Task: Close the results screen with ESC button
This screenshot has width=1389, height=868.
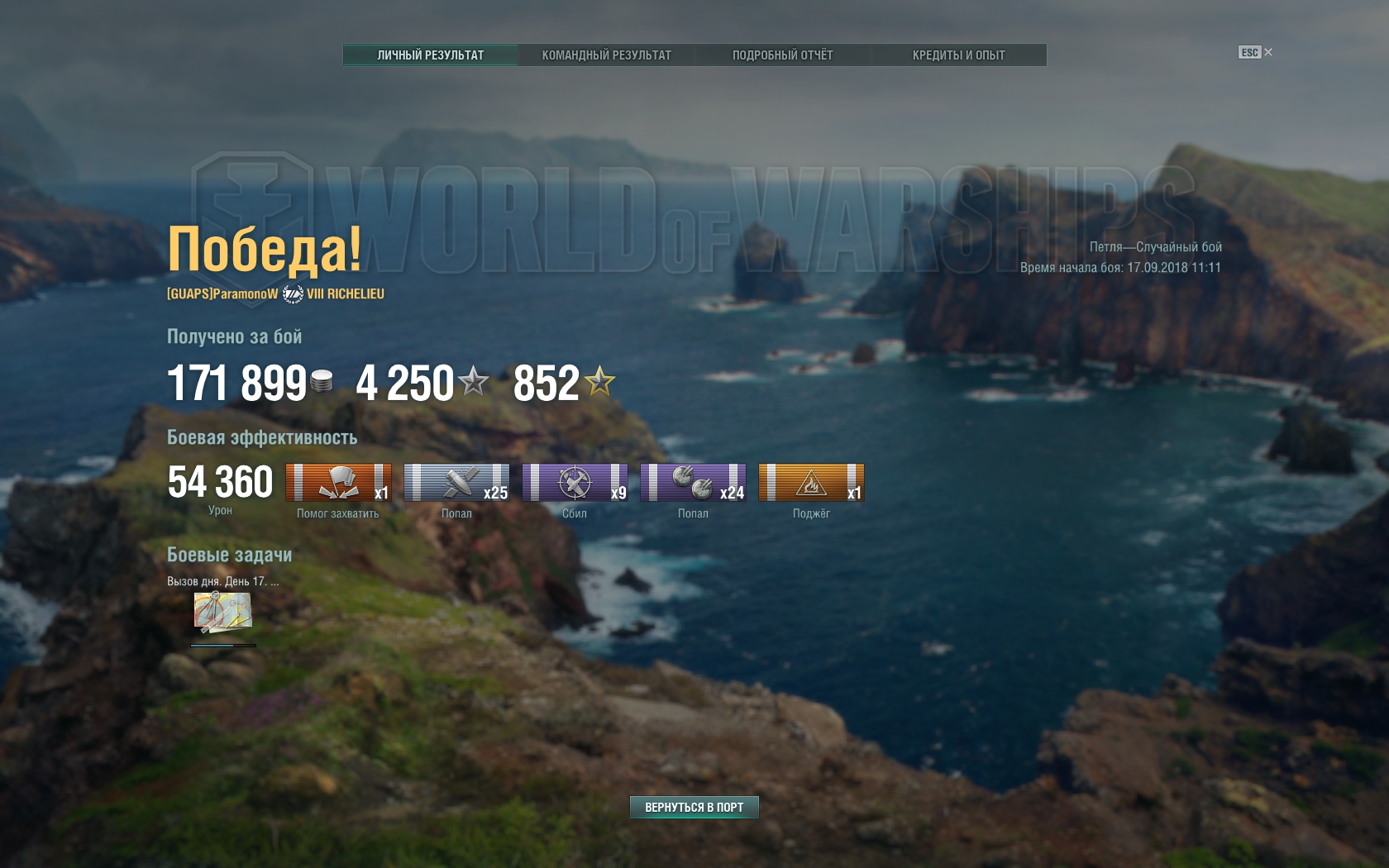Action: [1255, 53]
